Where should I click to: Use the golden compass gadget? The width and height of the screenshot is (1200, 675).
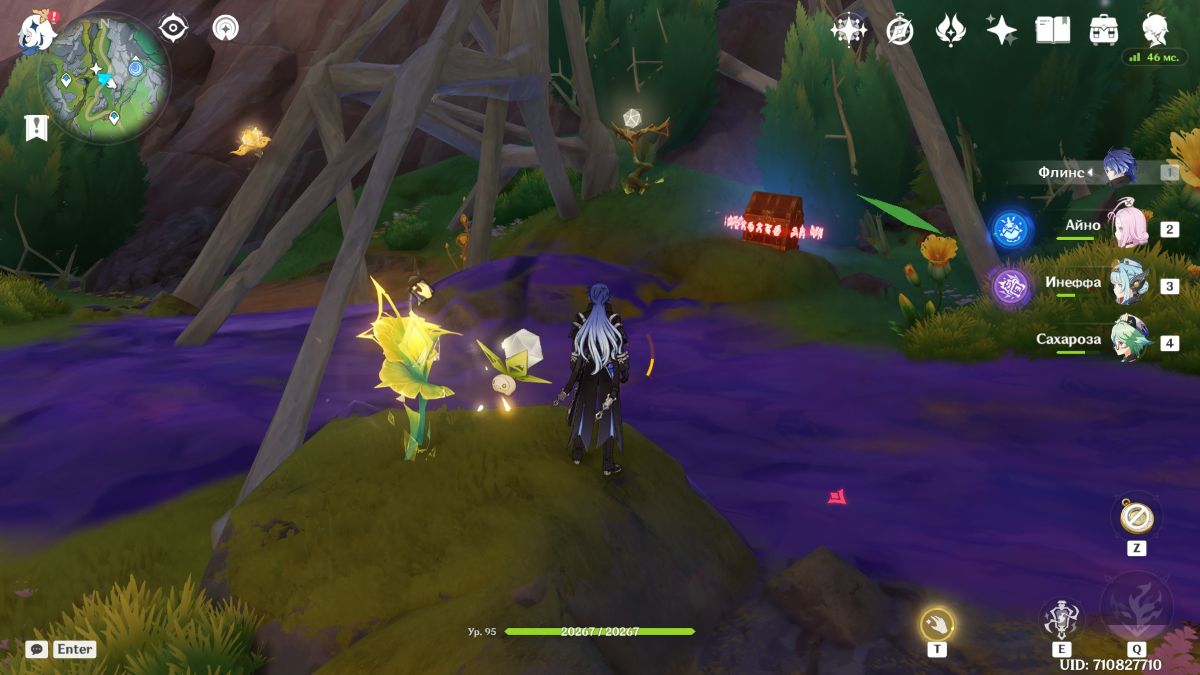[1136, 517]
